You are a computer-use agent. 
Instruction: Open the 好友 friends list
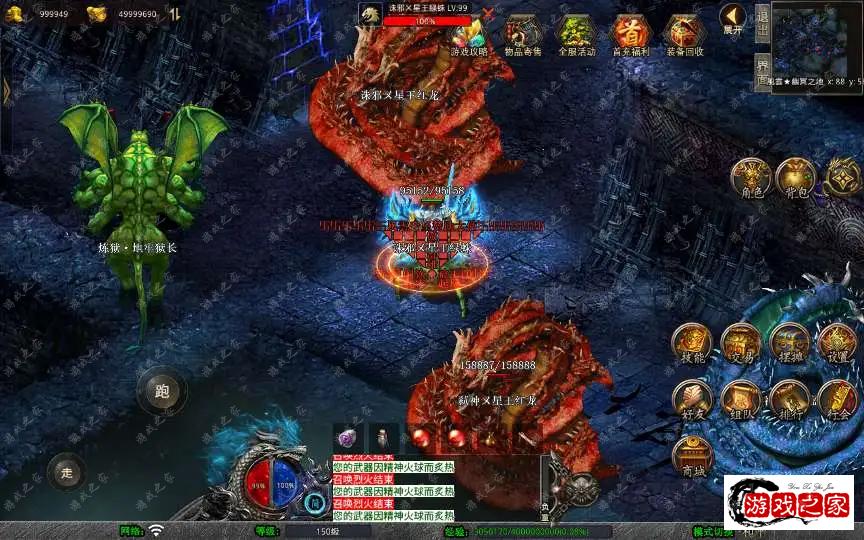click(692, 399)
